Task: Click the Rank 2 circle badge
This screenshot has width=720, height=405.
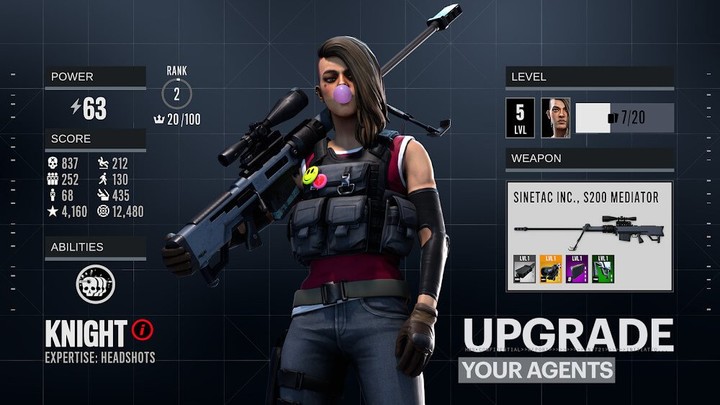Action: (x=177, y=94)
